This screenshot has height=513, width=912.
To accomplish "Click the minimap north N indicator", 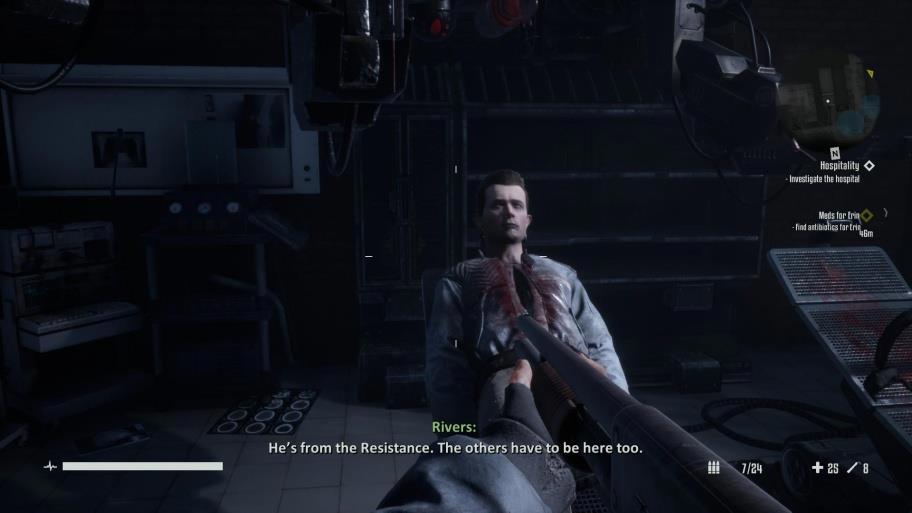I will tap(835, 153).
